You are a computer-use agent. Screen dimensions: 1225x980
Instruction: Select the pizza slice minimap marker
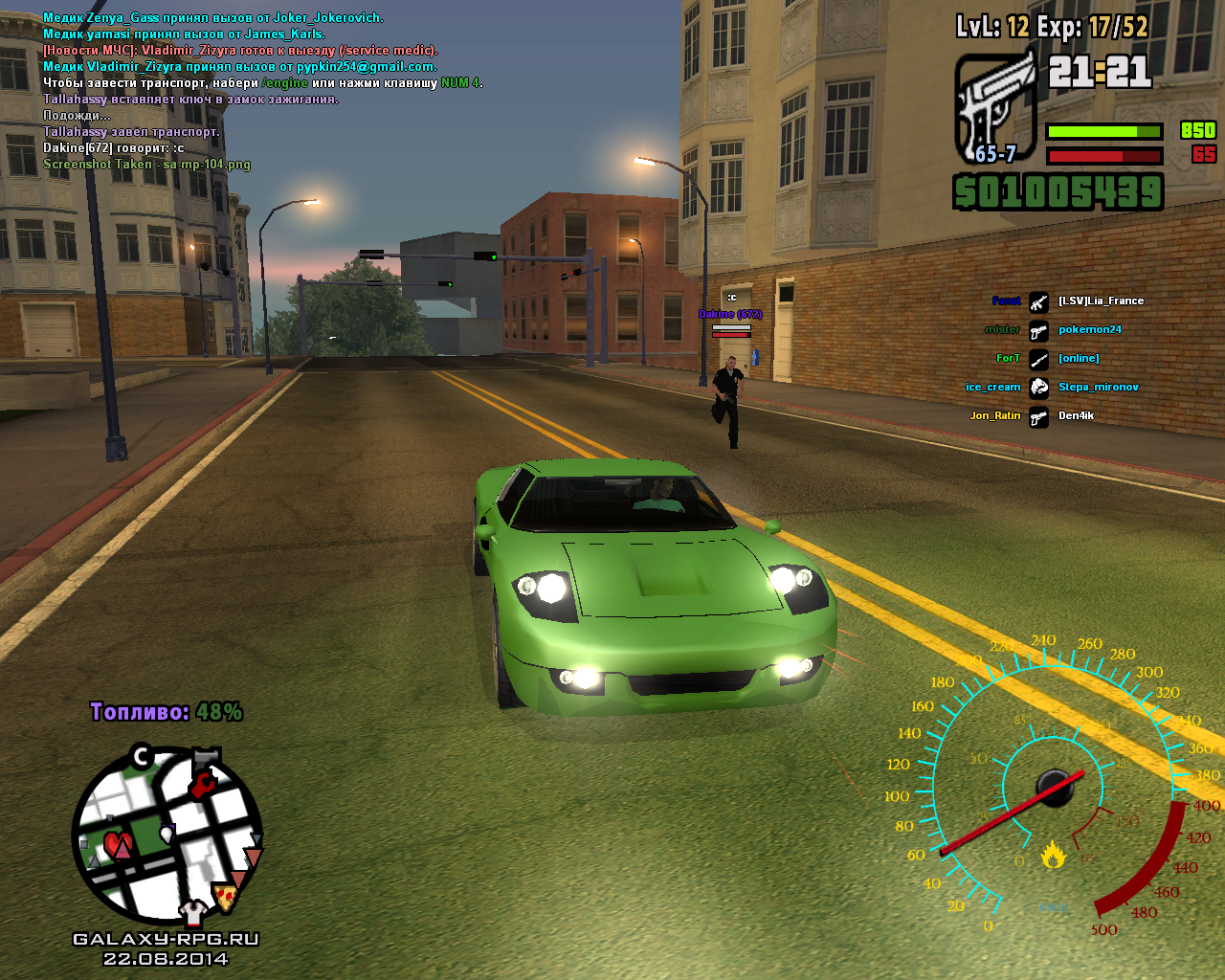(225, 897)
